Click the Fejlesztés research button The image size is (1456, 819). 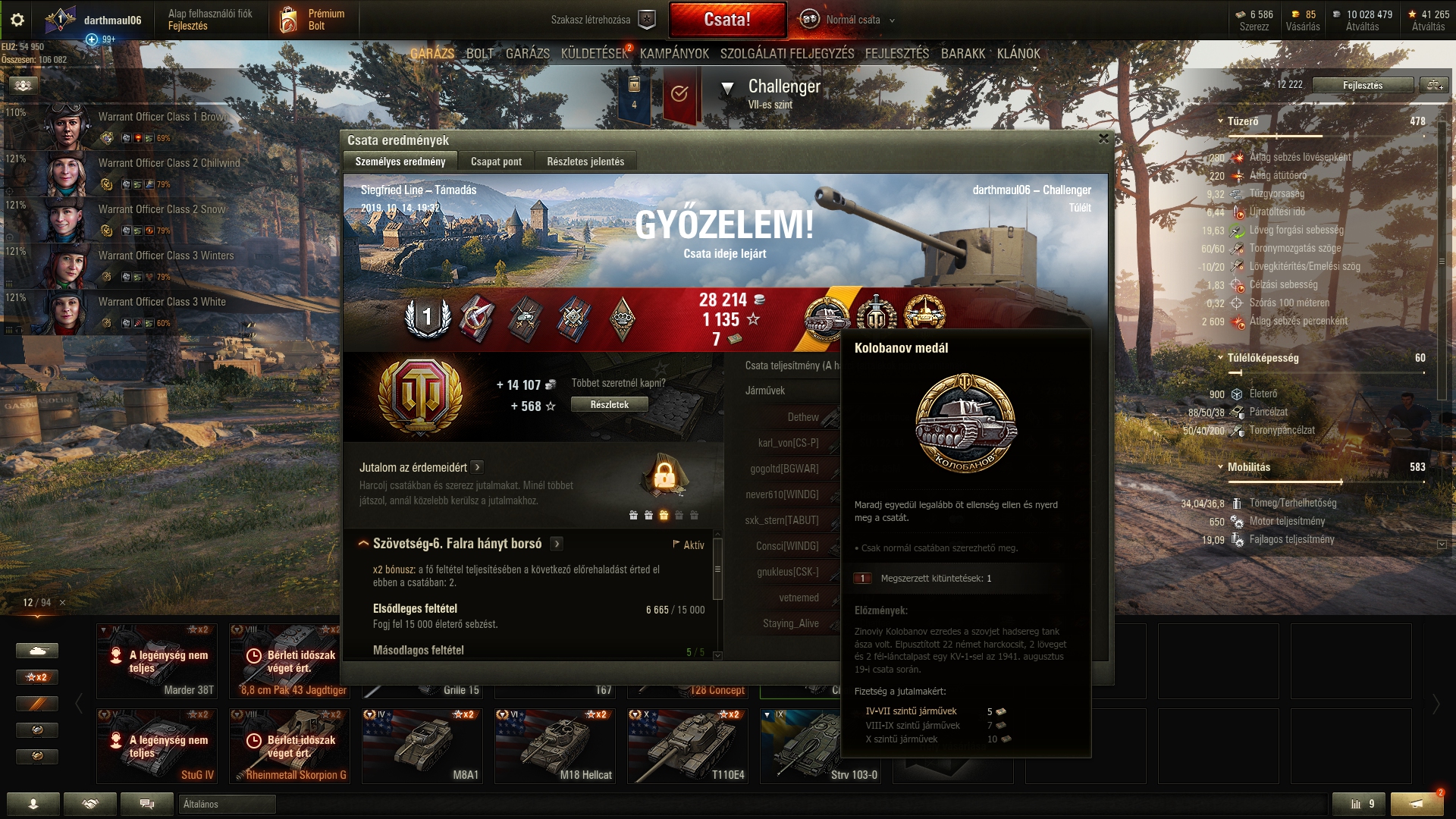(x=1362, y=85)
